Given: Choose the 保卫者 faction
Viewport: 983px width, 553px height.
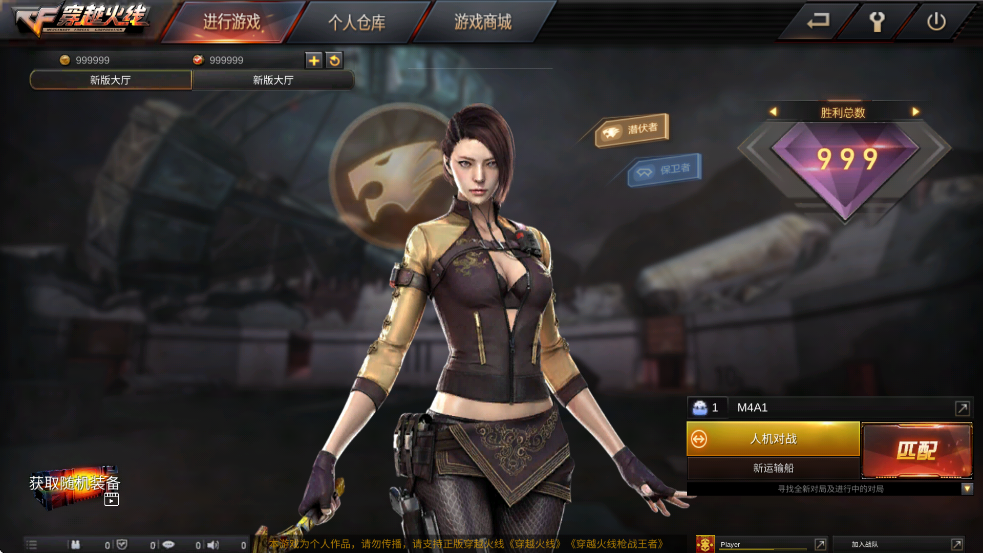Looking at the screenshot, I should [x=664, y=169].
